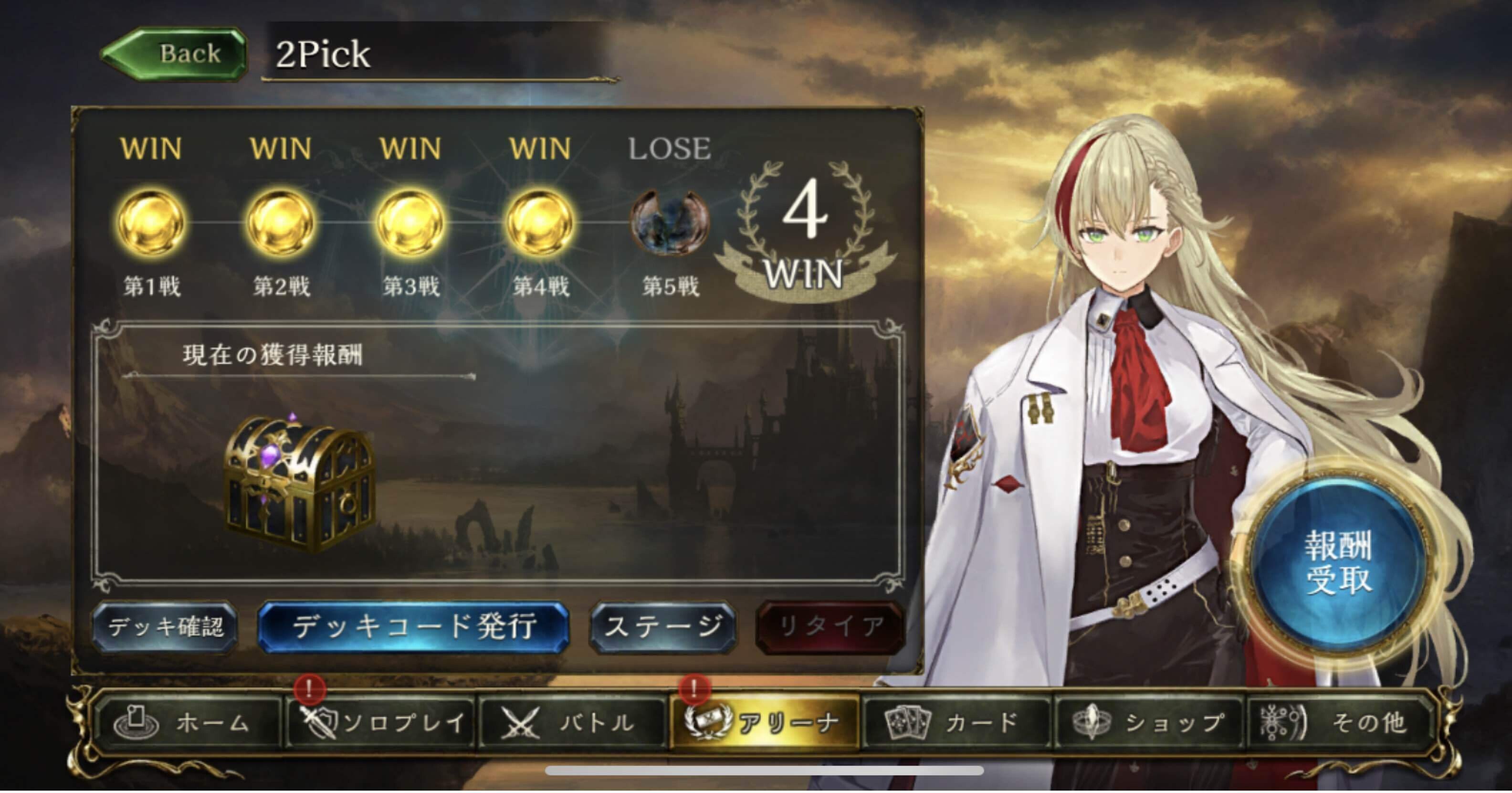Go back with the green Back button
1512x793 pixels.
tap(174, 54)
